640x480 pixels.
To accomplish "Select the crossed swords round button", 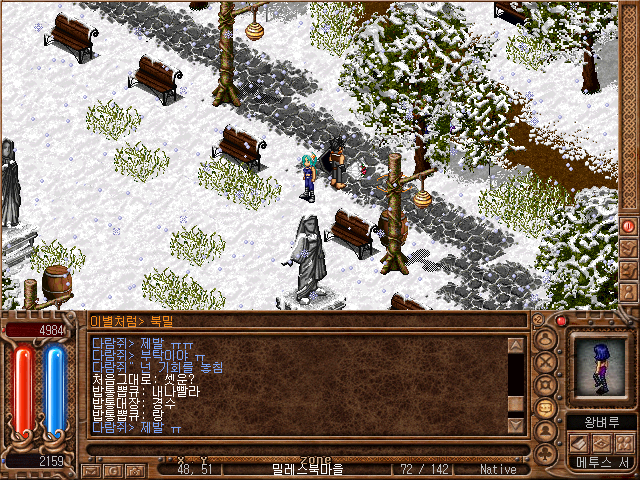I will click(x=546, y=360).
